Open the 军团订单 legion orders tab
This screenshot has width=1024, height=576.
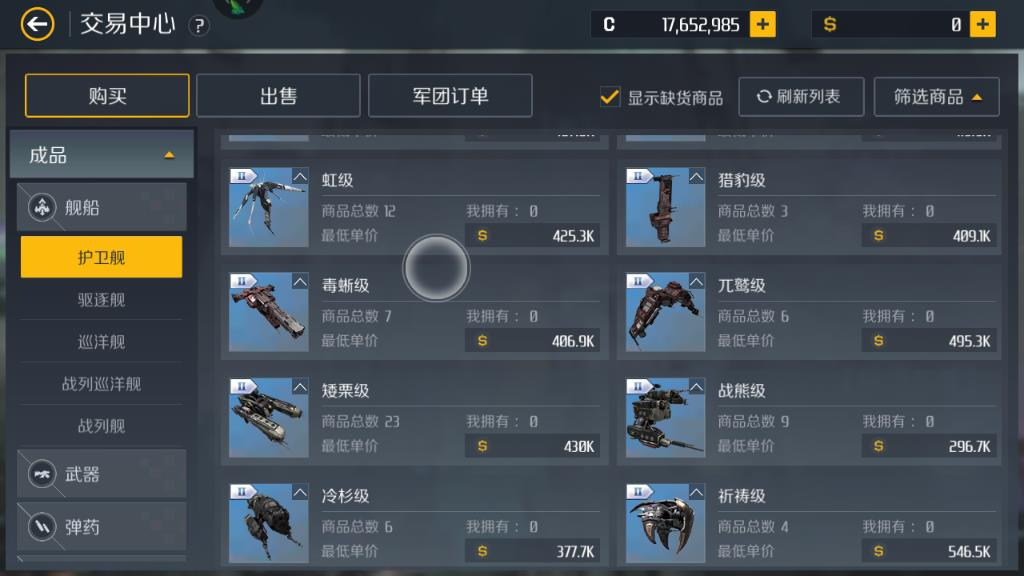click(x=450, y=96)
